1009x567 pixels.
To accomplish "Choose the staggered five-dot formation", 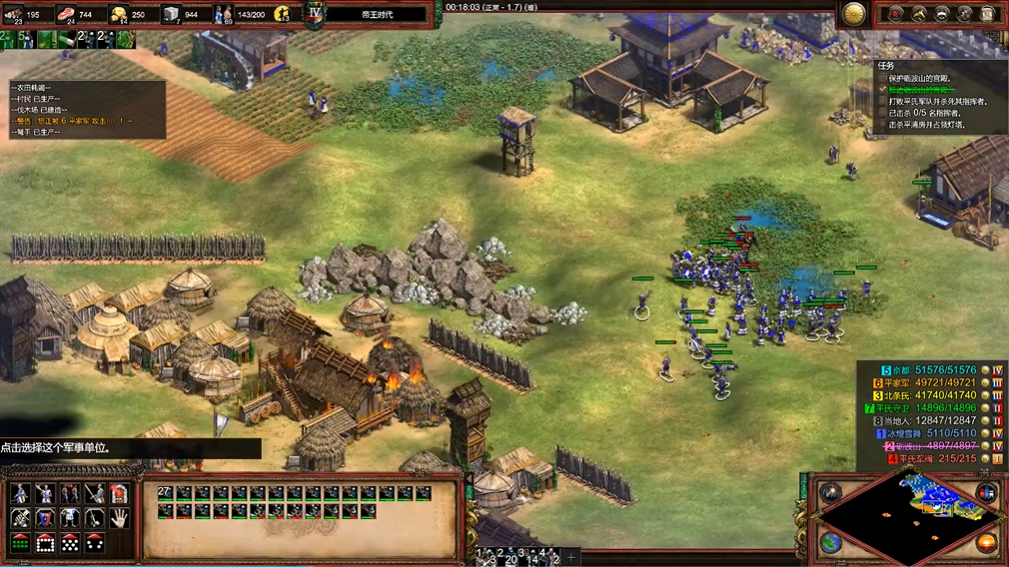I will click(70, 543).
